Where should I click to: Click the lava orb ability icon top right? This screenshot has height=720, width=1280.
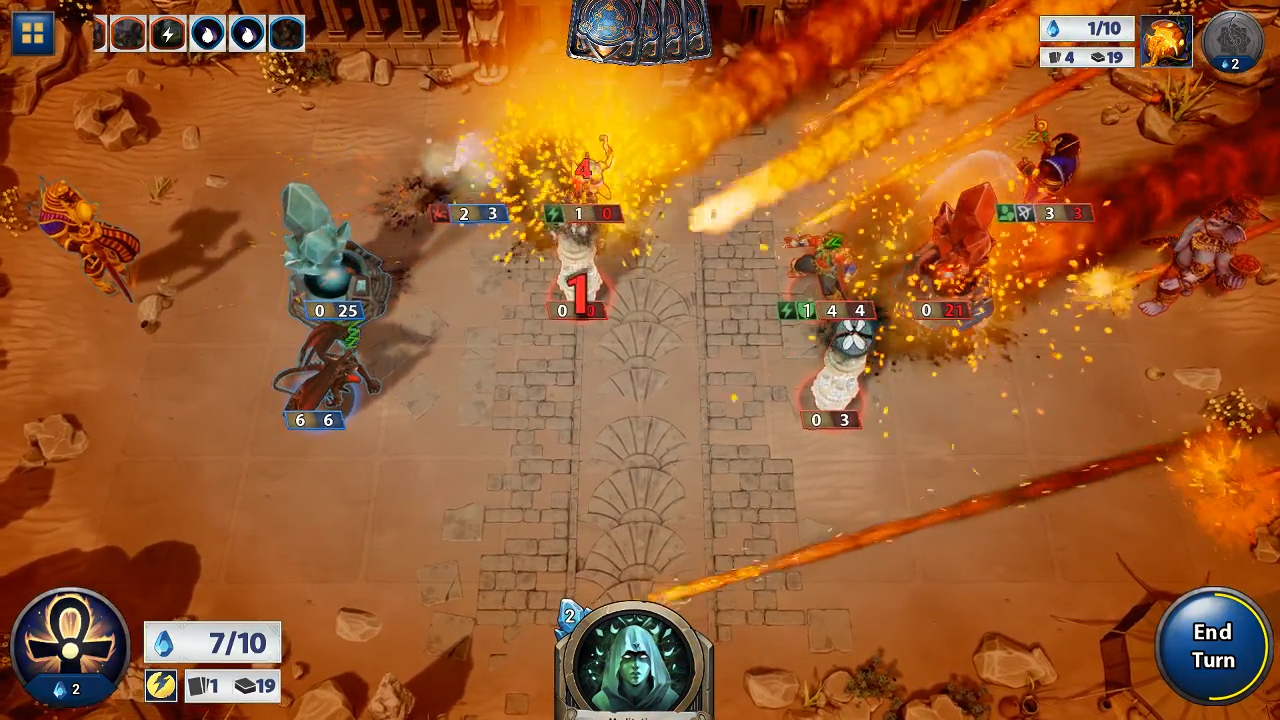click(x=1166, y=42)
